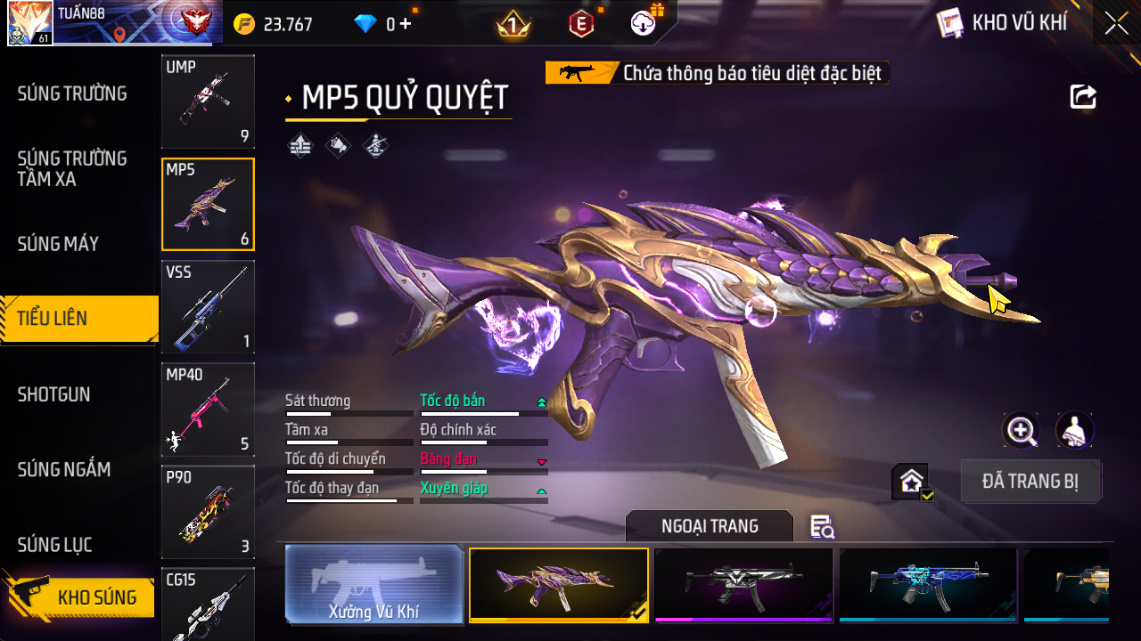Add diamonds with the plus button
1141x641 pixels.
pos(405,24)
